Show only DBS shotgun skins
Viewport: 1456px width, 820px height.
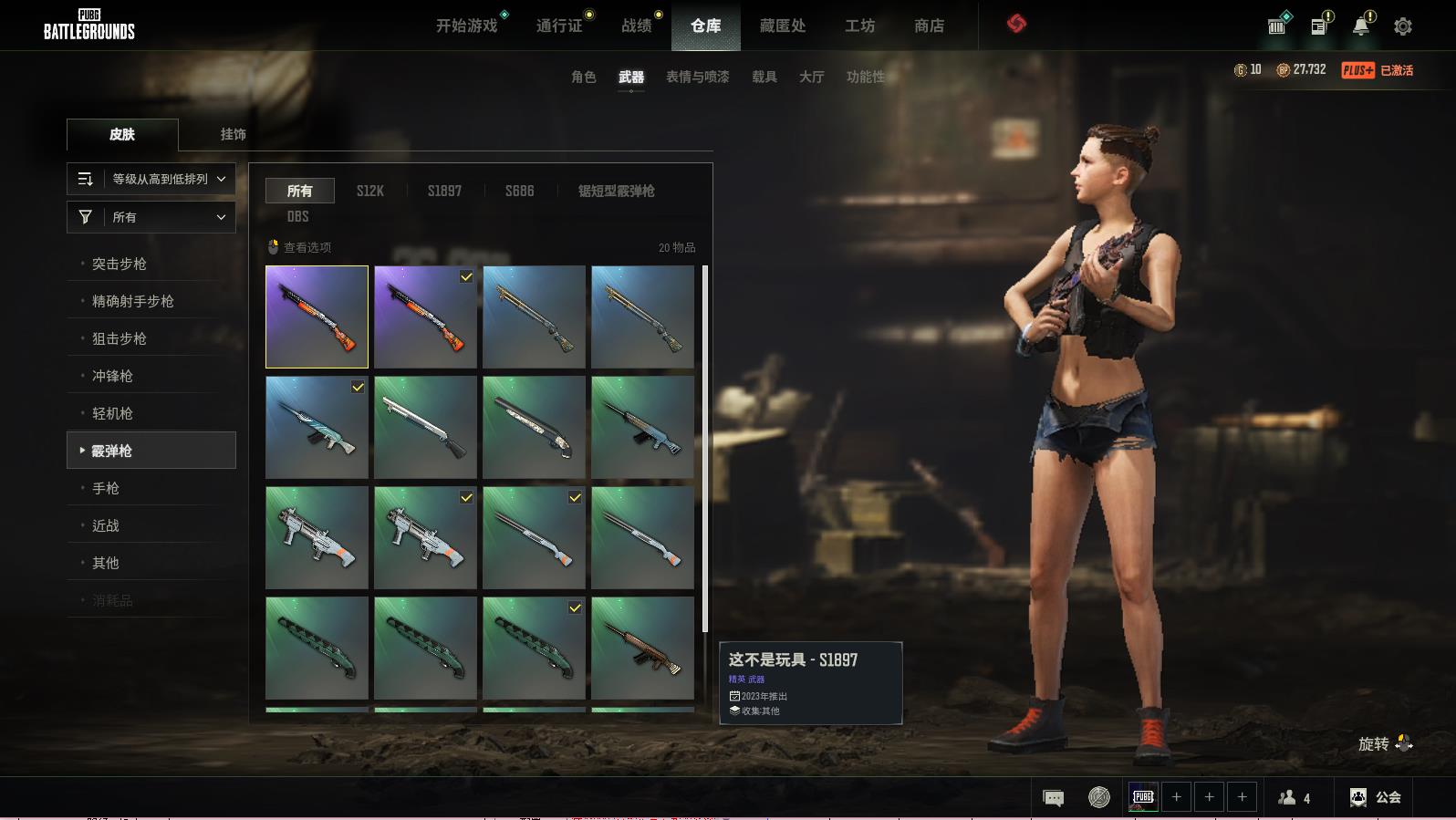click(x=297, y=216)
